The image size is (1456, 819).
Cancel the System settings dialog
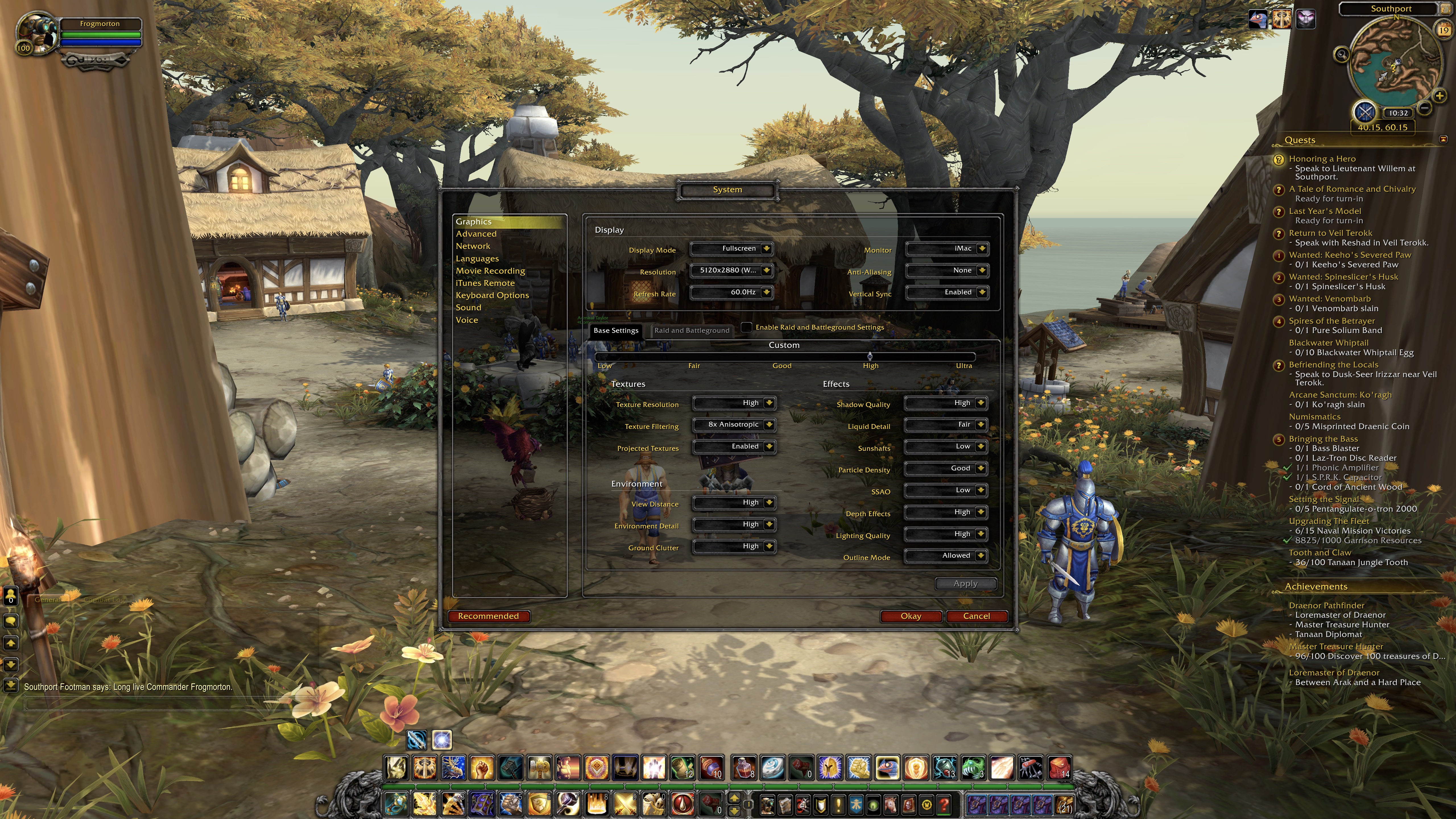[x=976, y=616]
